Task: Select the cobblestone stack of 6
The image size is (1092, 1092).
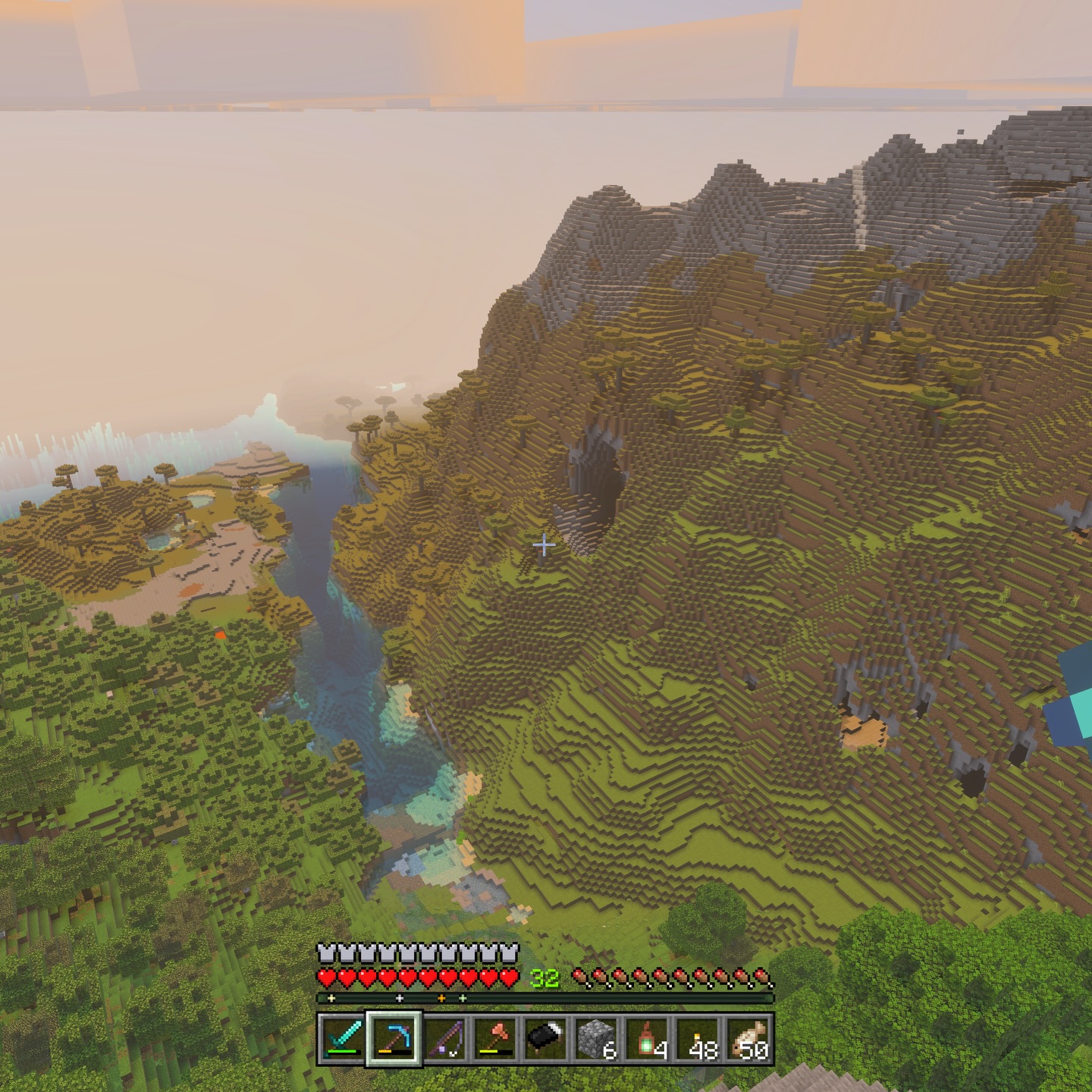Action: coord(597,1039)
